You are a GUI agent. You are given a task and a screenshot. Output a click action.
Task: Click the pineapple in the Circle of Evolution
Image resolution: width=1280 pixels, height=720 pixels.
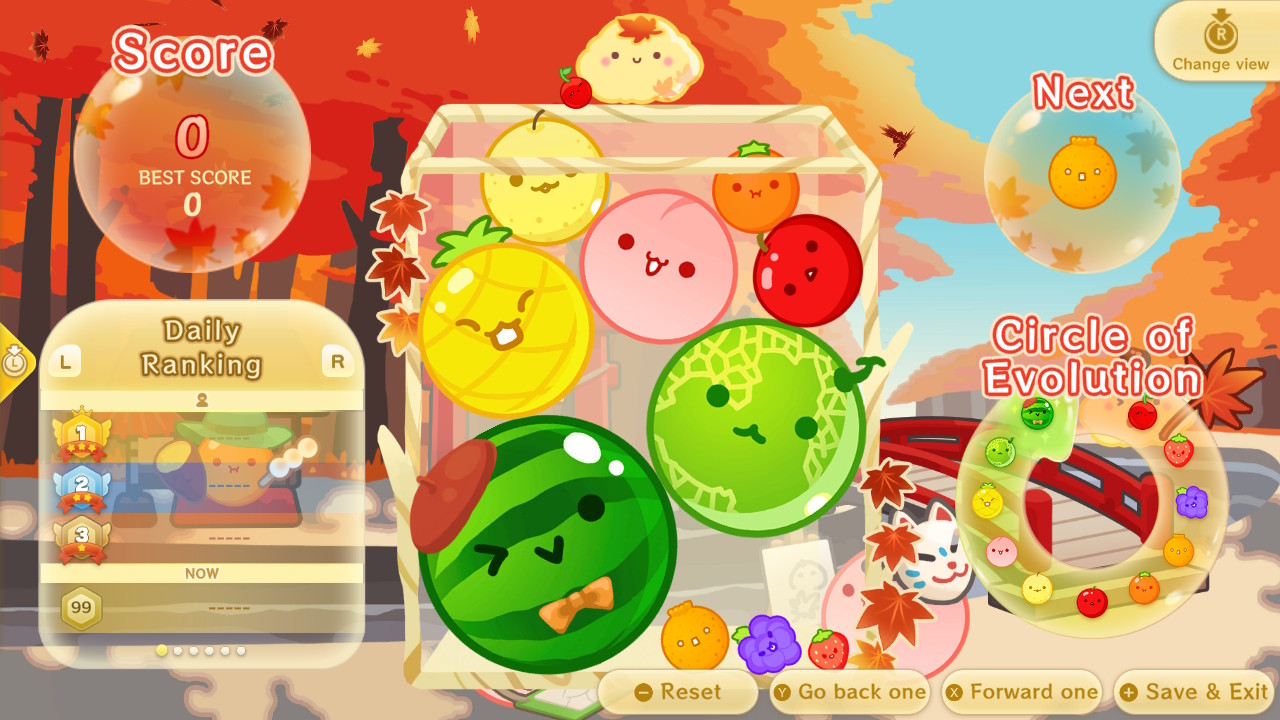[x=988, y=499]
